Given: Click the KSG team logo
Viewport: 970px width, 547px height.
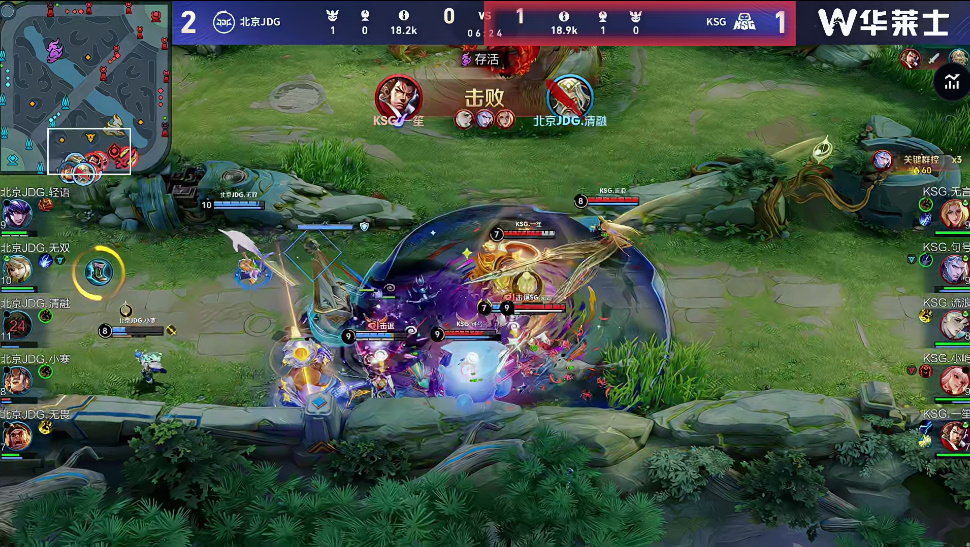Looking at the screenshot, I should click(745, 22).
